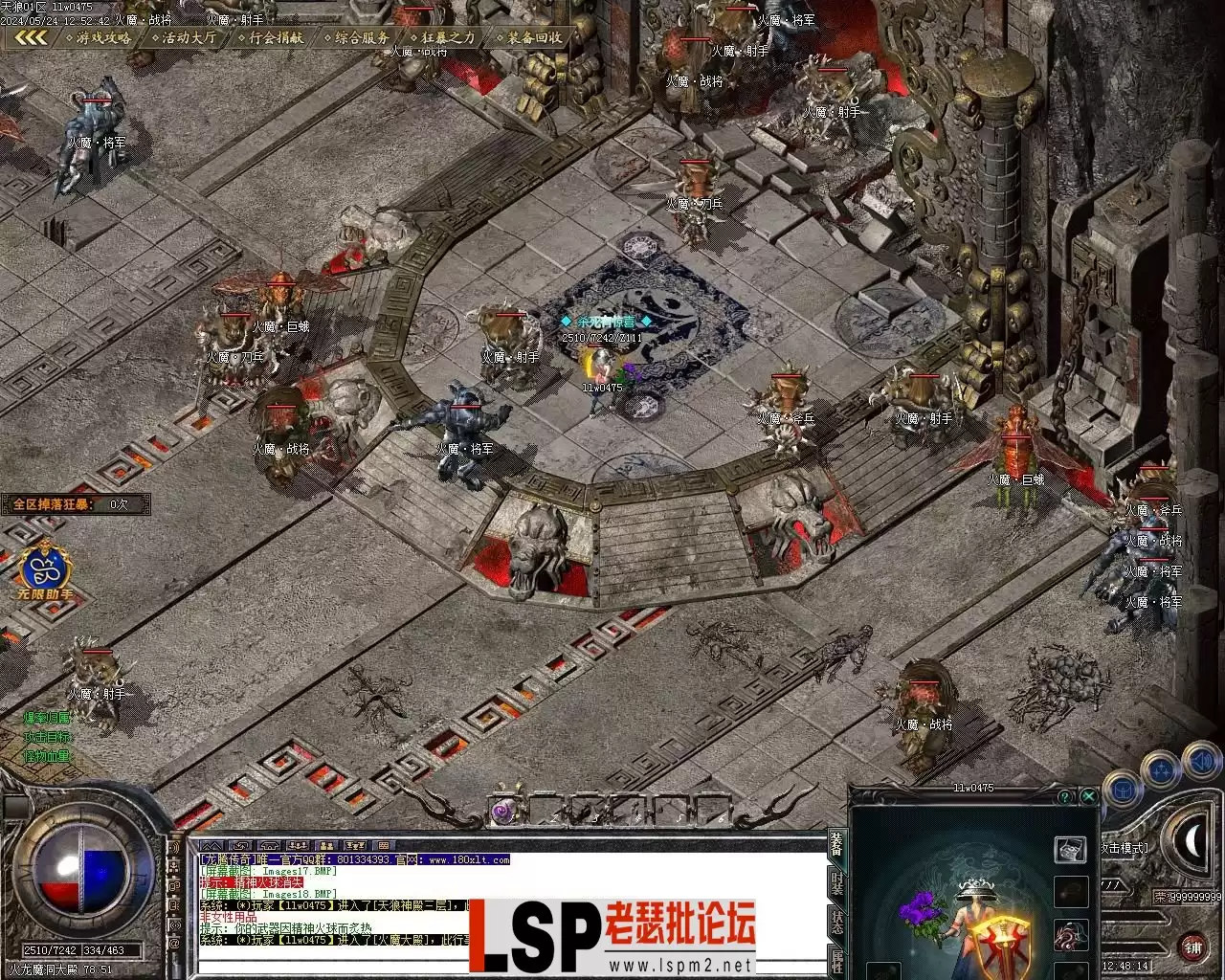Select the red dragon charm equipment slot
1225x980 pixels.
pos(1070,935)
